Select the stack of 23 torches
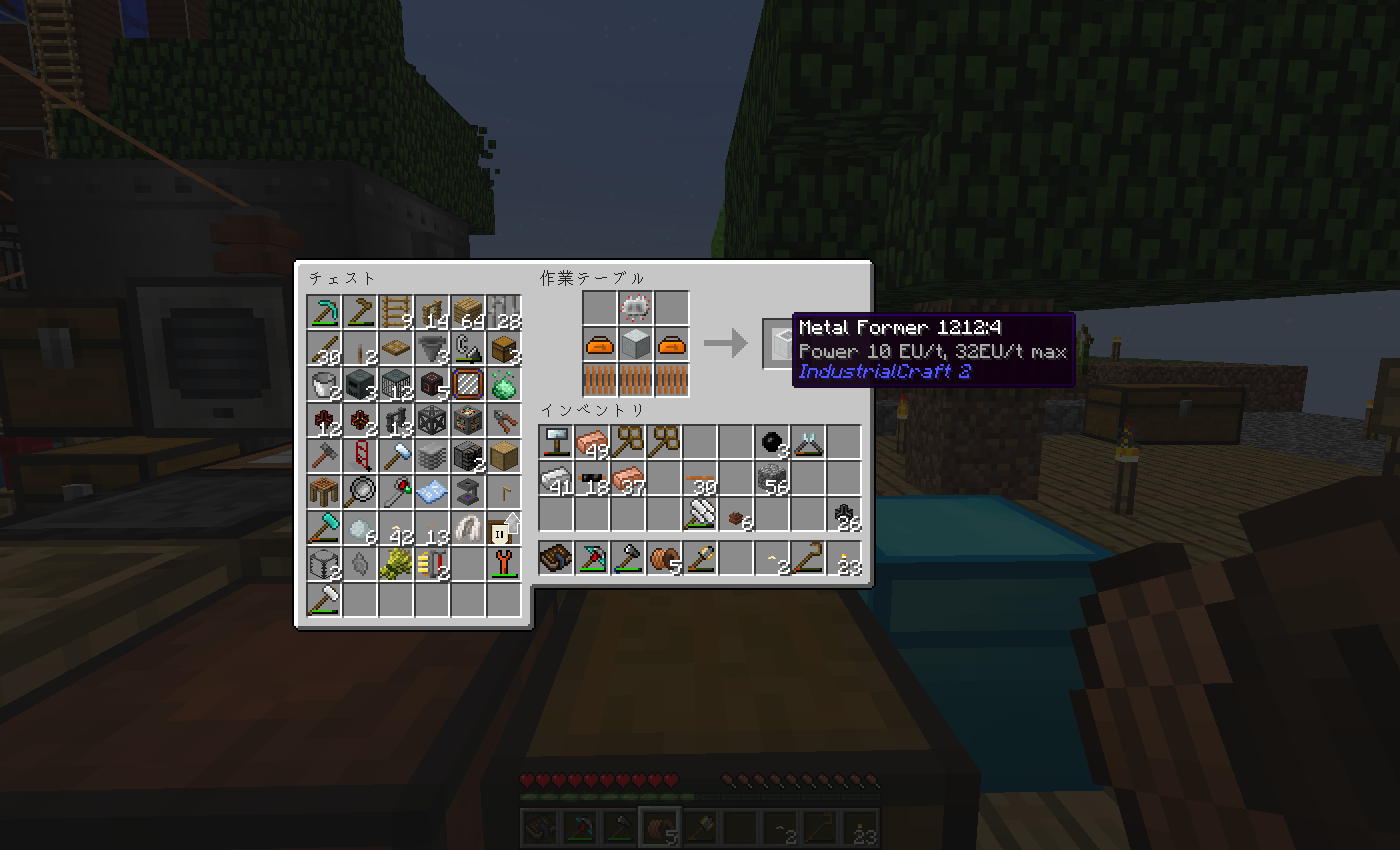 click(844, 558)
